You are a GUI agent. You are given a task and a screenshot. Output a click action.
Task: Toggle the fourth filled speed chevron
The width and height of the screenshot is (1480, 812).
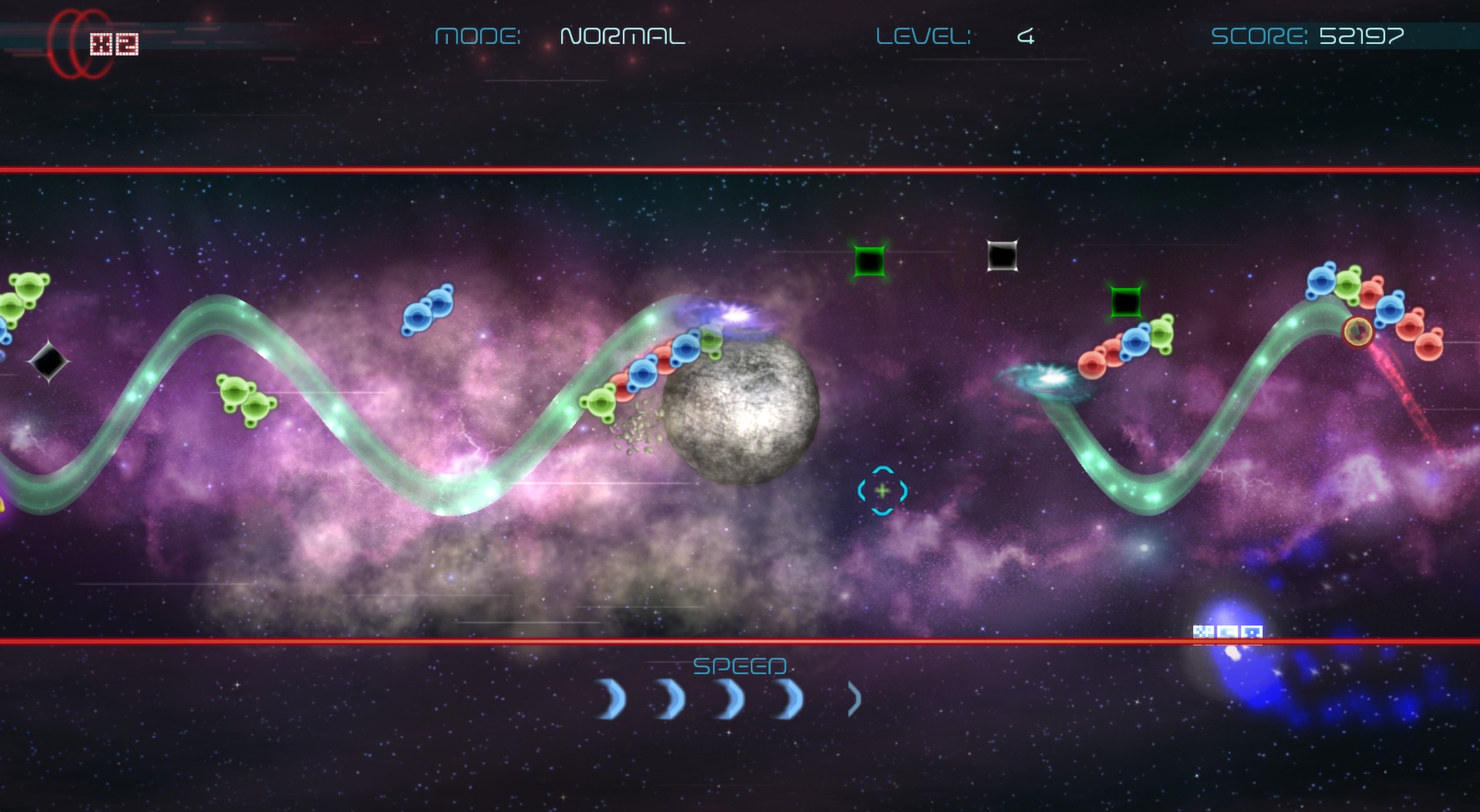pos(786,699)
